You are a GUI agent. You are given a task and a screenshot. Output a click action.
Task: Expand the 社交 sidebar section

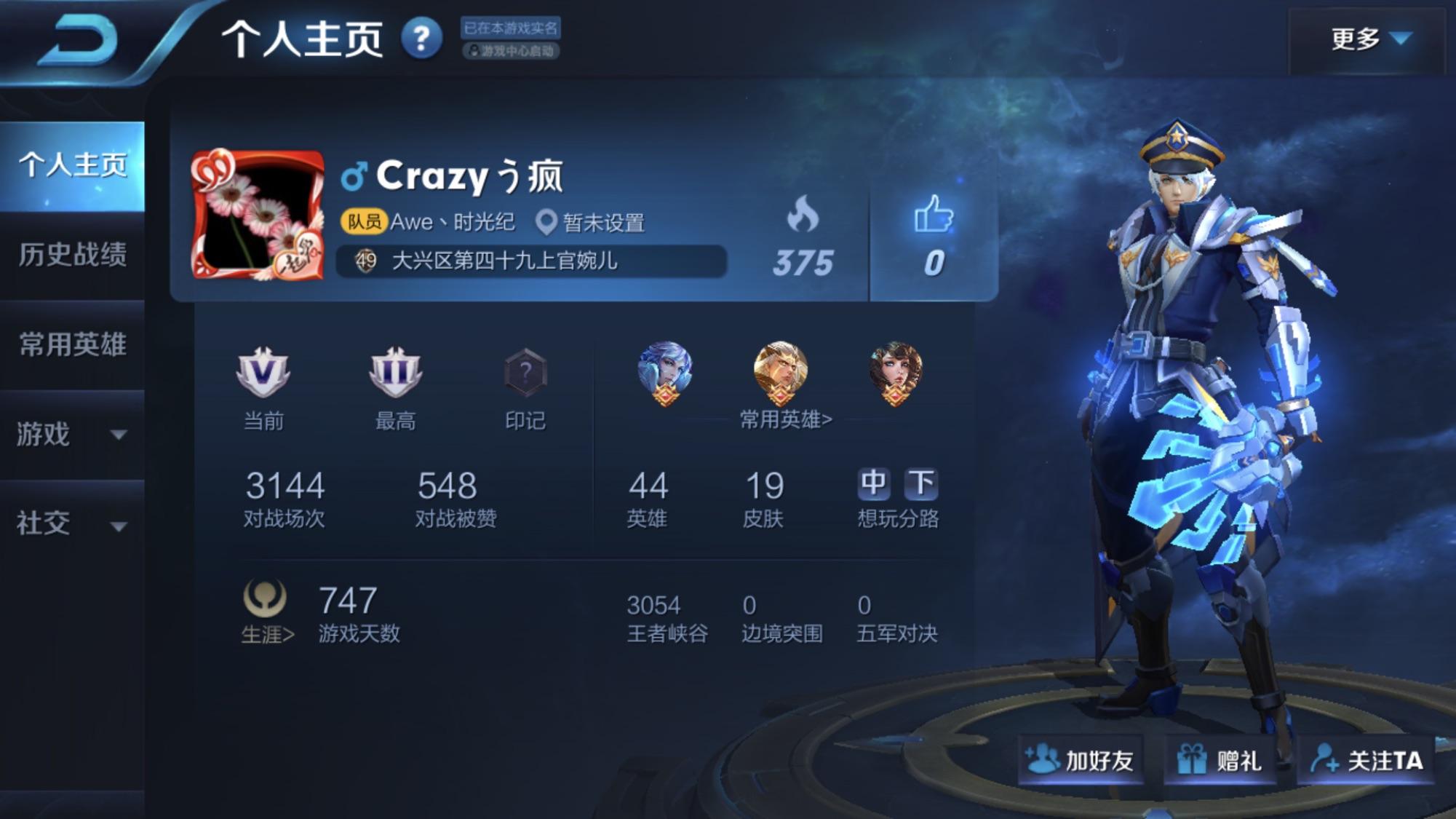click(72, 523)
